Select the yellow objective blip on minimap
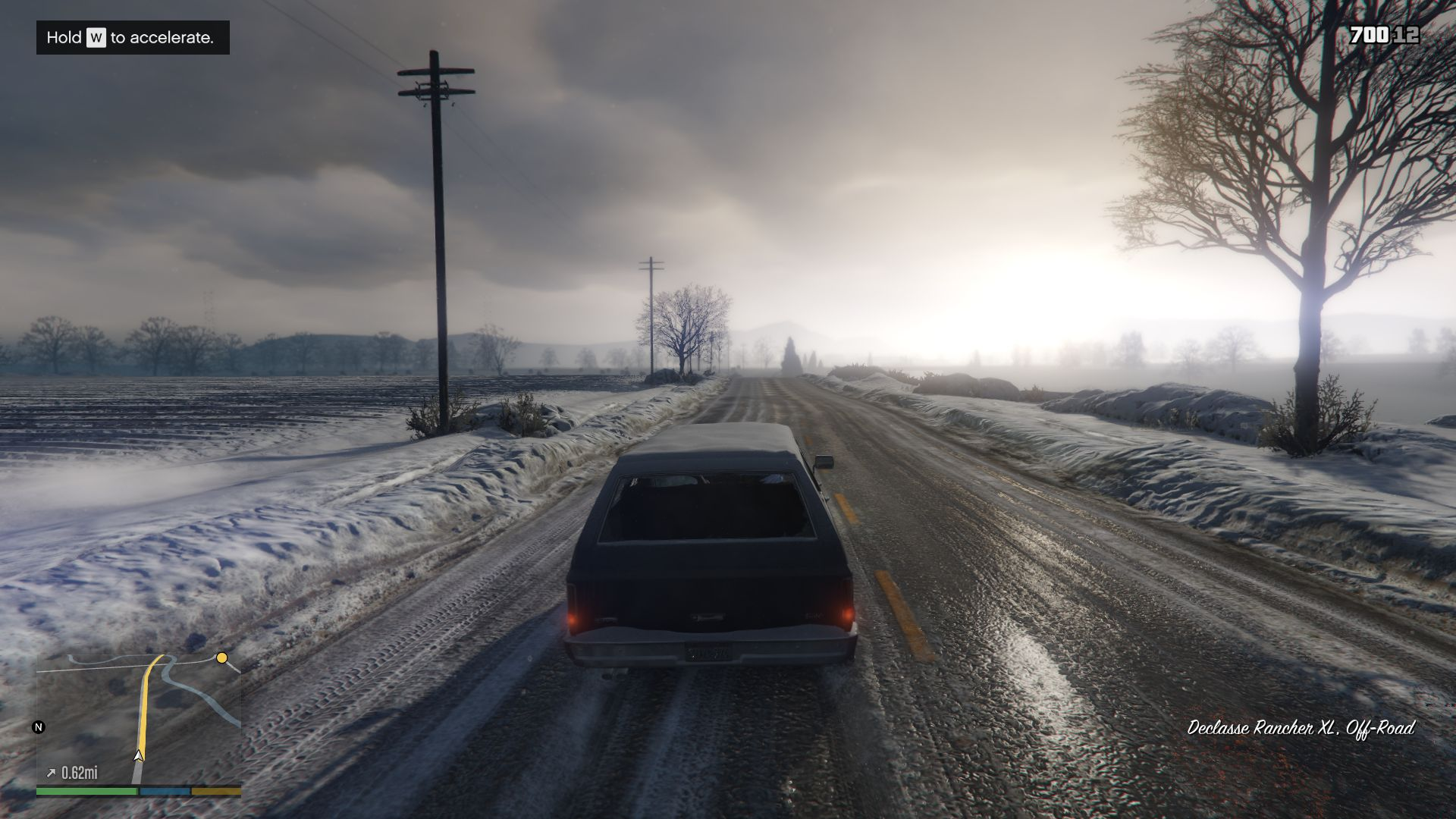Viewport: 1456px width, 819px height. (221, 657)
